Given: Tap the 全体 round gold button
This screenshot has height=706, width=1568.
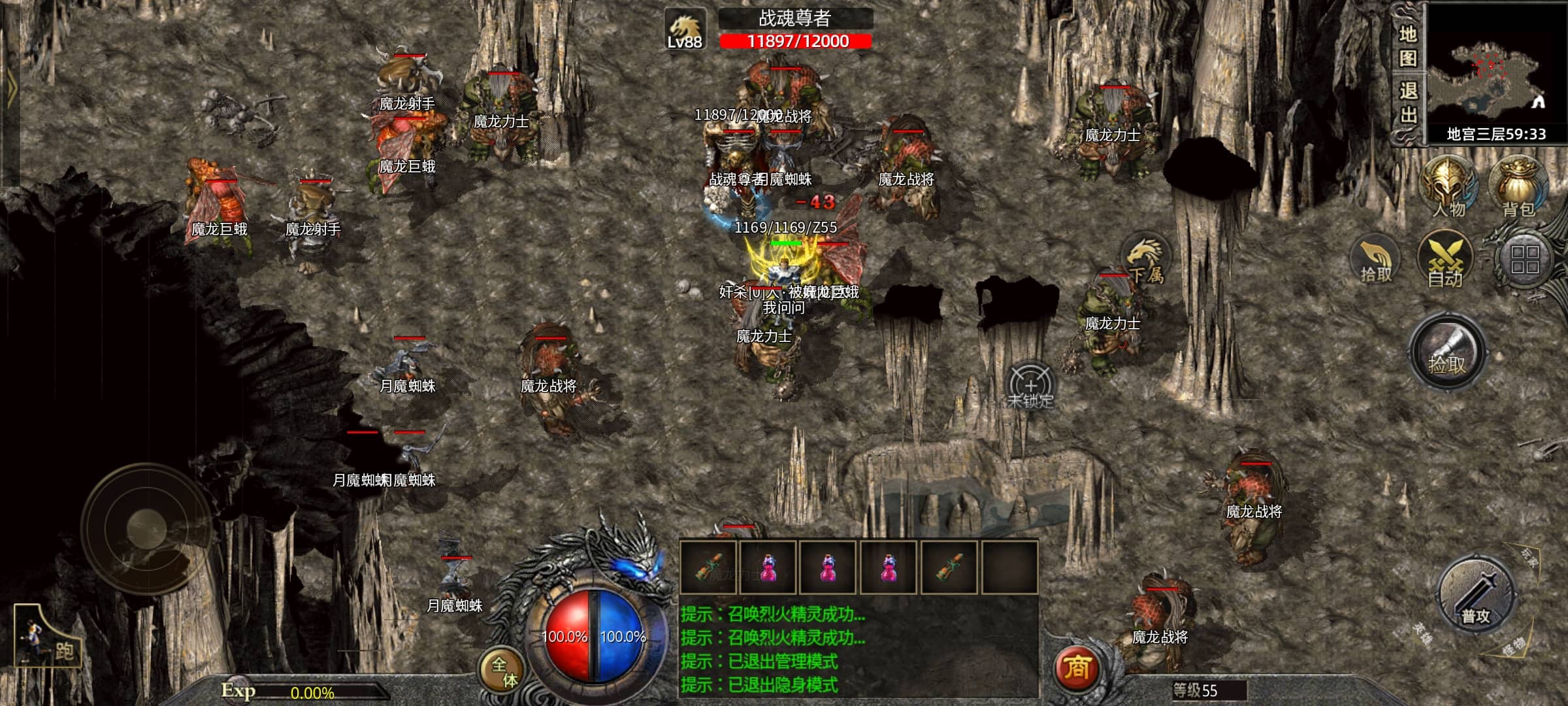Looking at the screenshot, I should (503, 672).
